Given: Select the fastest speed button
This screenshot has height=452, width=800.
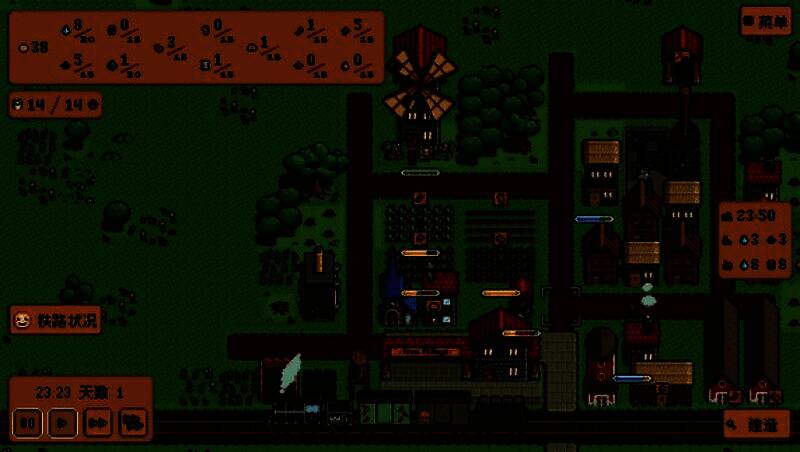Looking at the screenshot, I should click(x=131, y=423).
